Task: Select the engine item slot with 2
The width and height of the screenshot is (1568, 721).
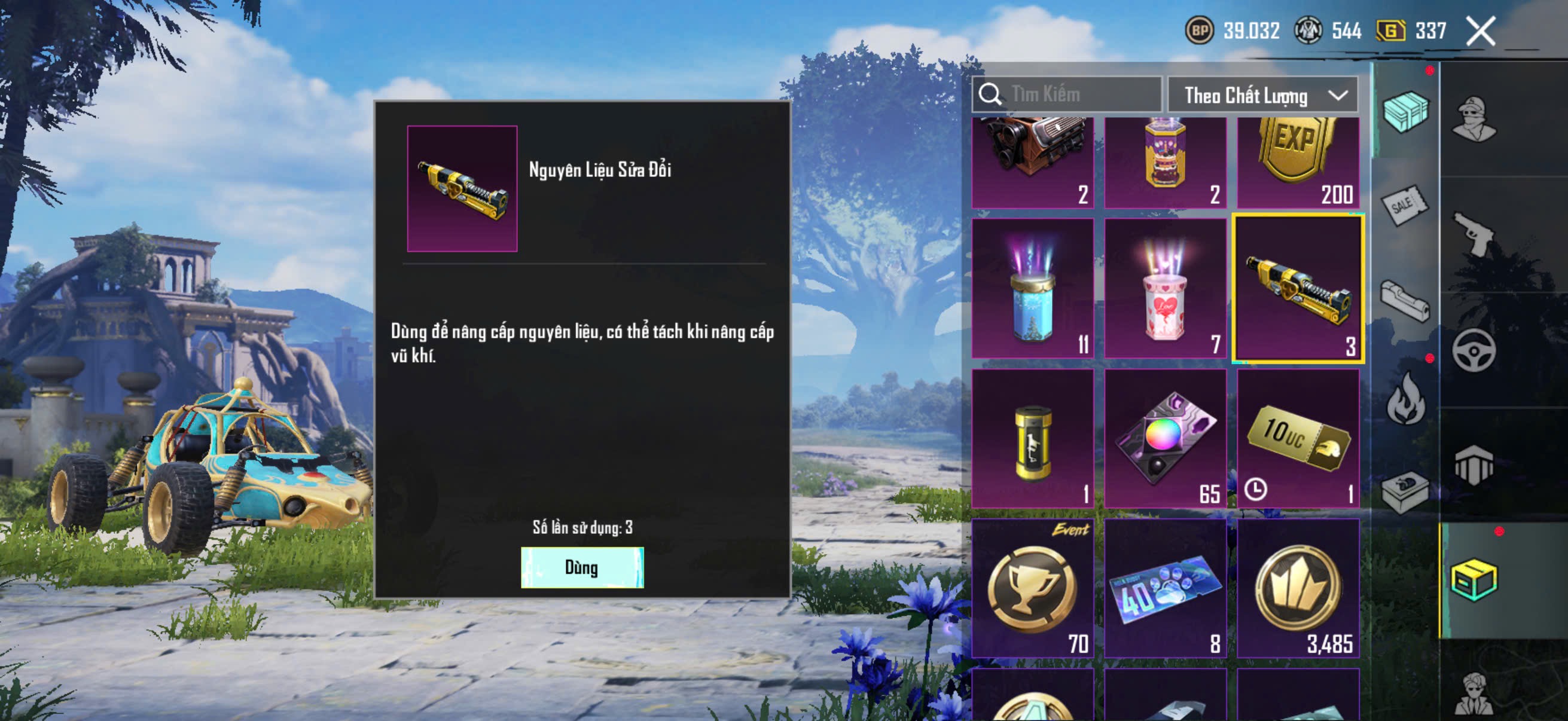Action: point(1032,163)
